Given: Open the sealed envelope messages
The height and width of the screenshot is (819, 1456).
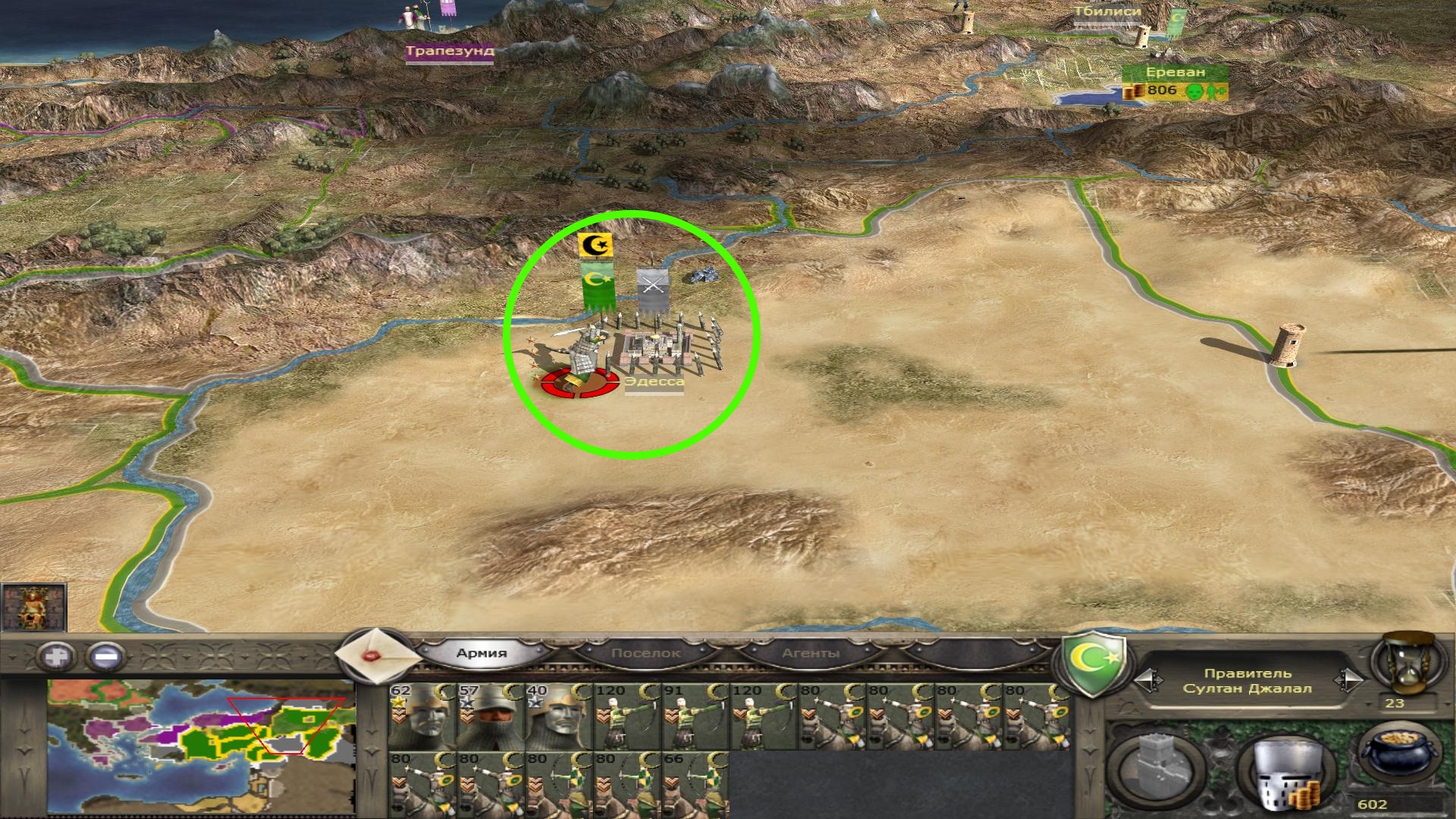Looking at the screenshot, I should [x=376, y=653].
